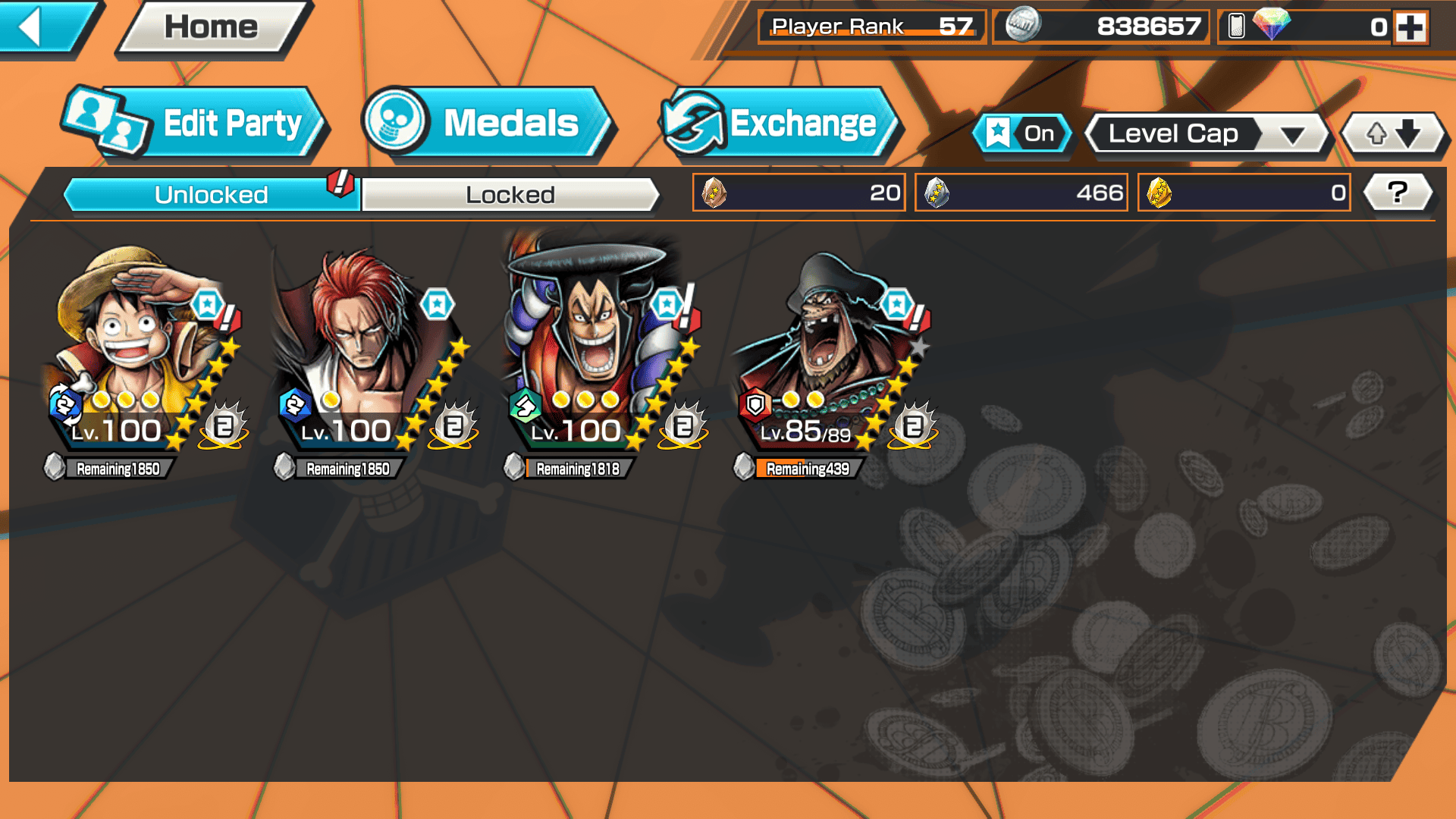Open the Edit Party menu
The image size is (1456, 819).
(196, 123)
